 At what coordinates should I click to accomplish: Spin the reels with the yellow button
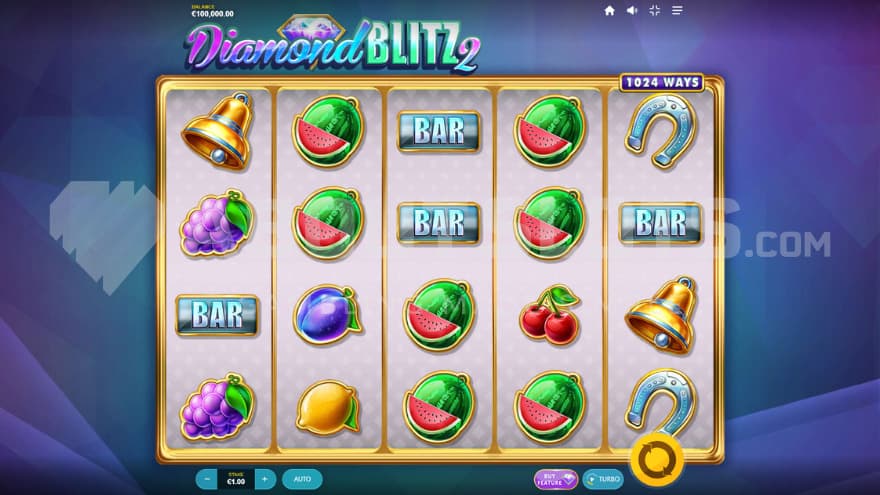(x=657, y=457)
